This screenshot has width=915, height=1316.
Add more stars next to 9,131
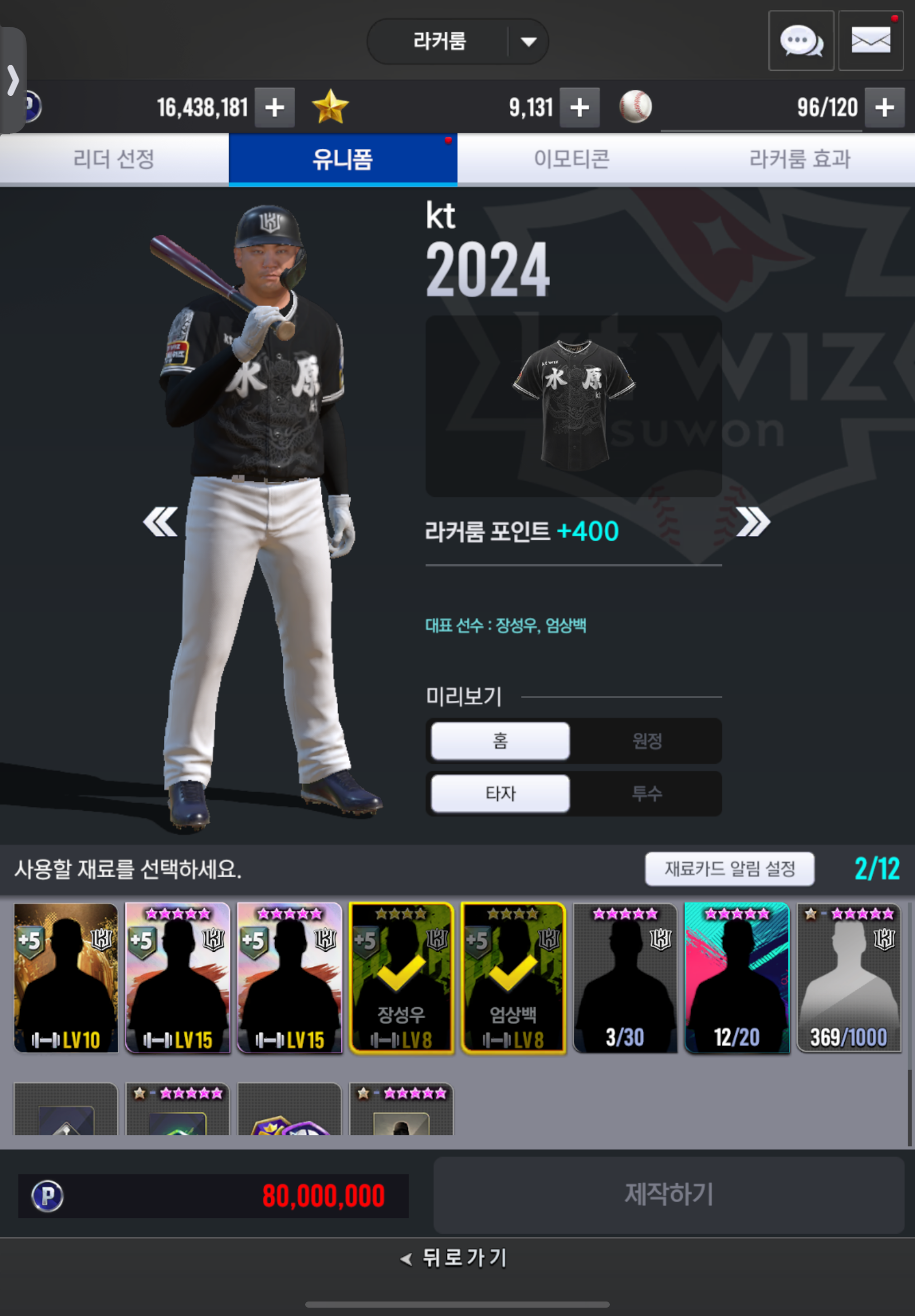pos(580,107)
